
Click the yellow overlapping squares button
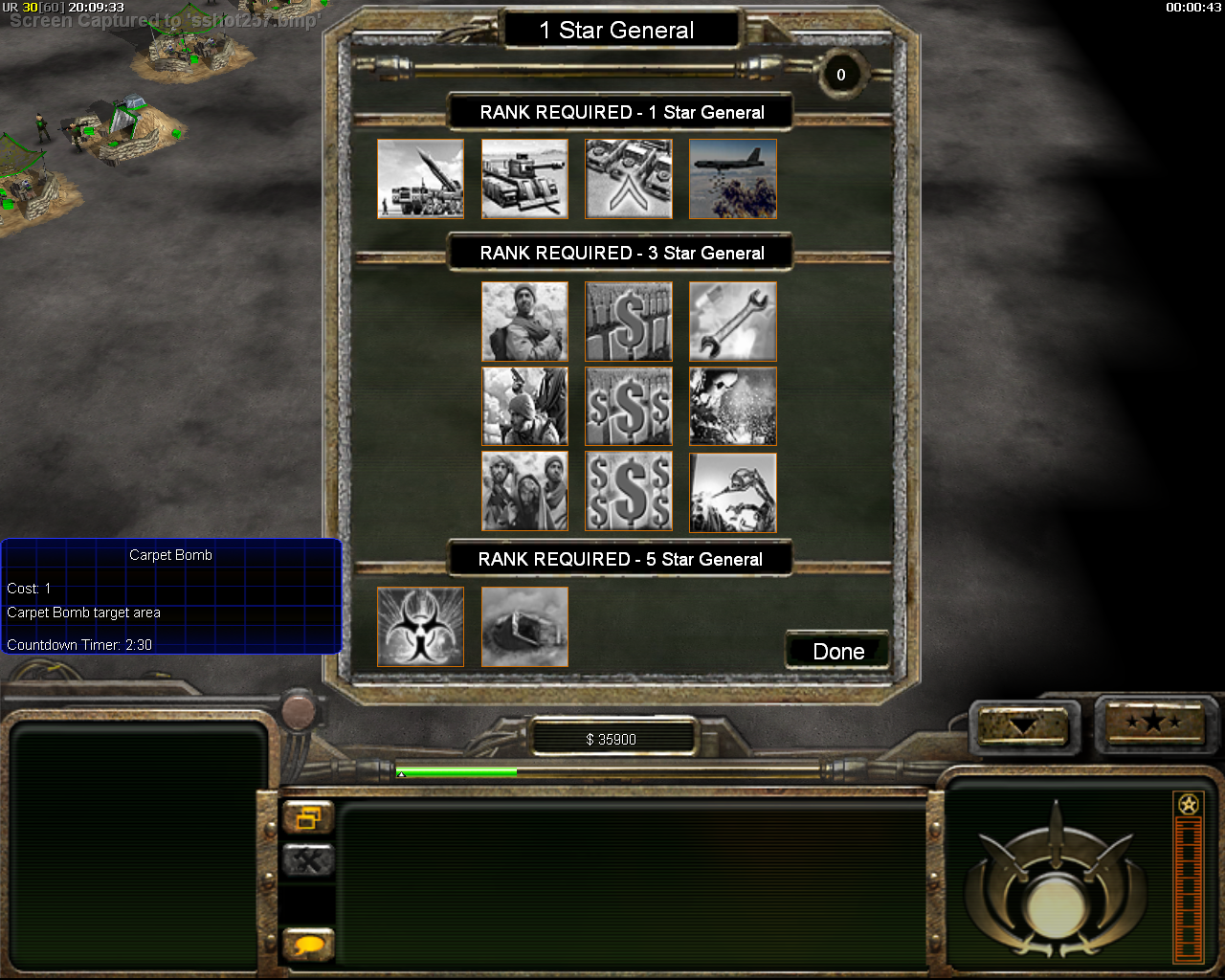point(308,818)
